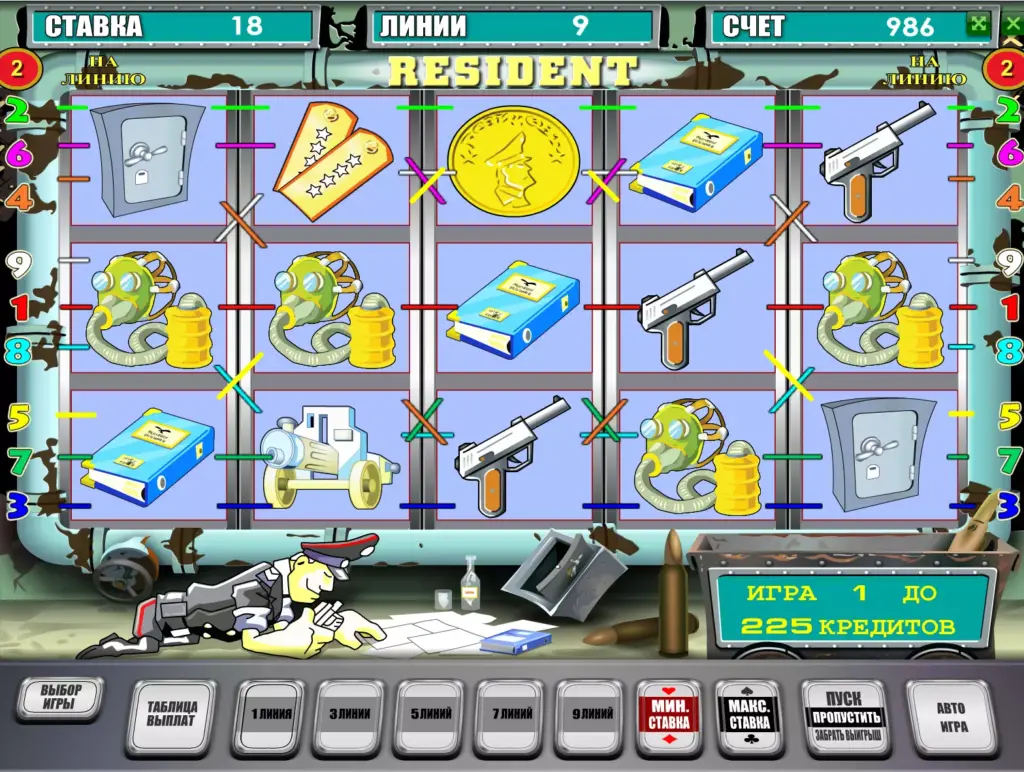Start auto play with Авто игра
This screenshot has height=772, width=1024.
click(951, 717)
